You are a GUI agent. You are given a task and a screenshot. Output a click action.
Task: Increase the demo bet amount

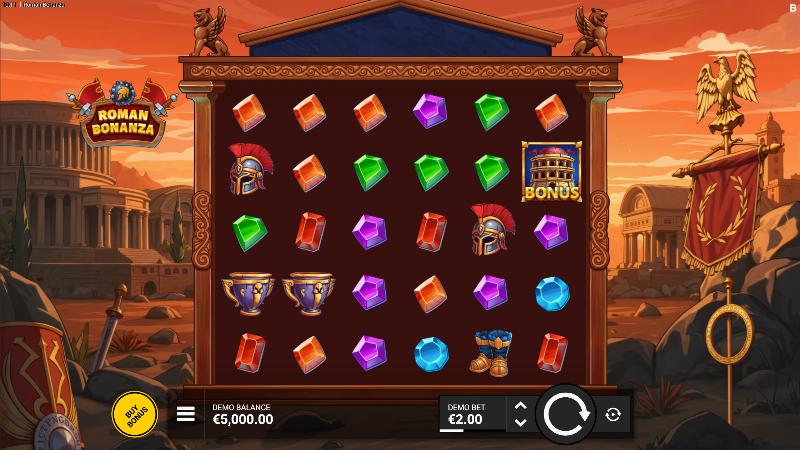[x=519, y=405]
